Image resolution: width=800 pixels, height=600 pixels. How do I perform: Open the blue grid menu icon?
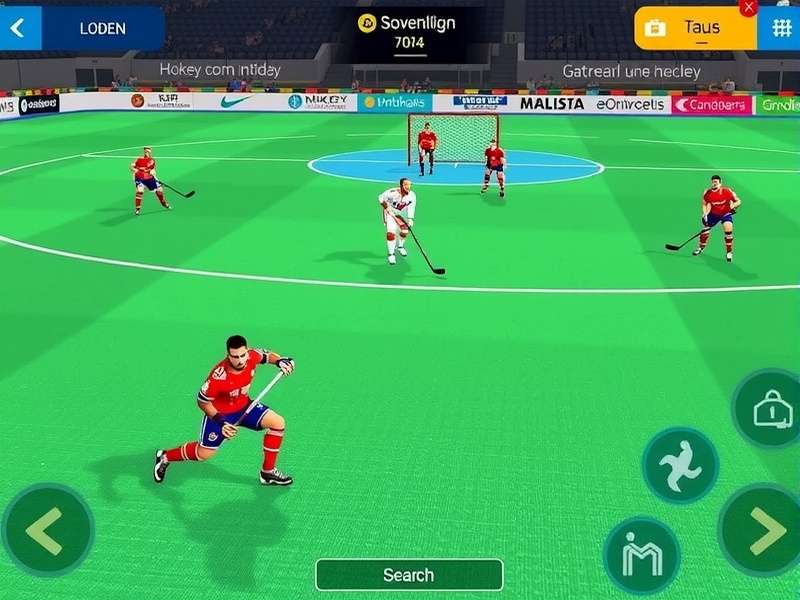pyautogui.click(x=780, y=28)
